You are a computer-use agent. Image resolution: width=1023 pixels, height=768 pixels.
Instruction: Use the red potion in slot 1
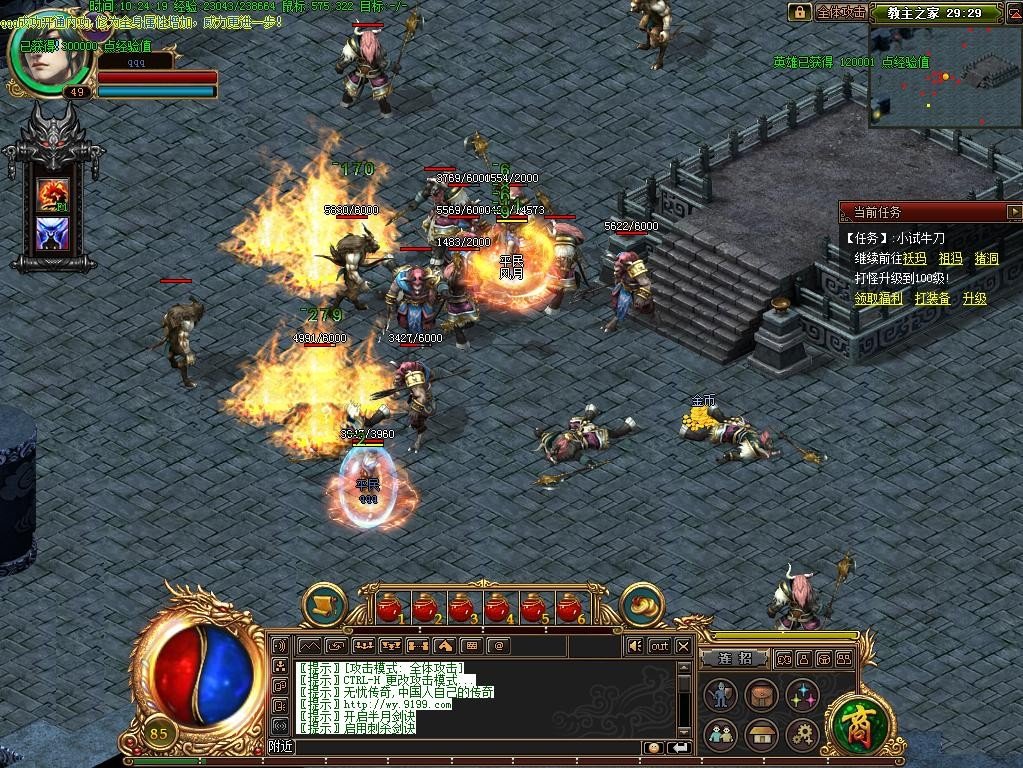click(389, 607)
